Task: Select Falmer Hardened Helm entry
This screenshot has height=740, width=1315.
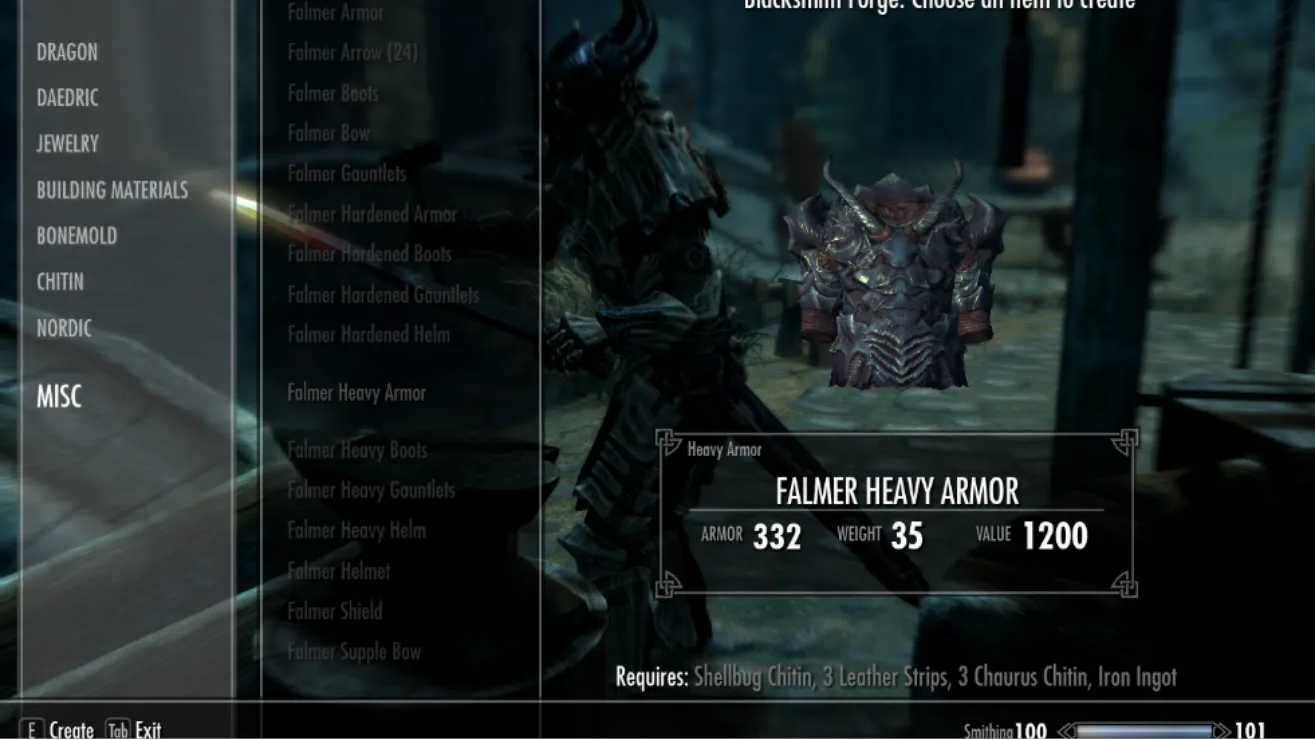Action: tap(368, 335)
